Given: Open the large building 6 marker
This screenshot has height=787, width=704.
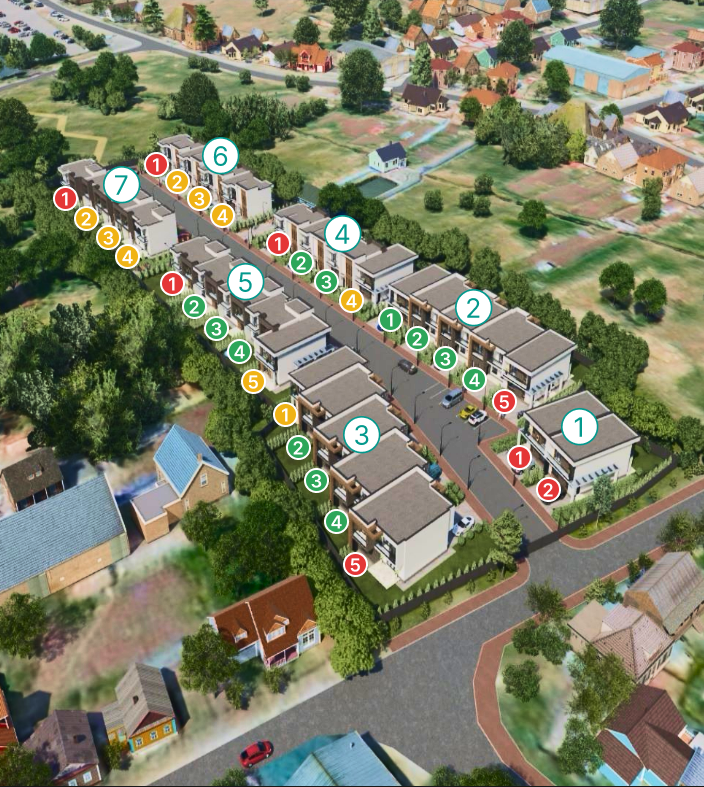Looking at the screenshot, I should click(221, 156).
